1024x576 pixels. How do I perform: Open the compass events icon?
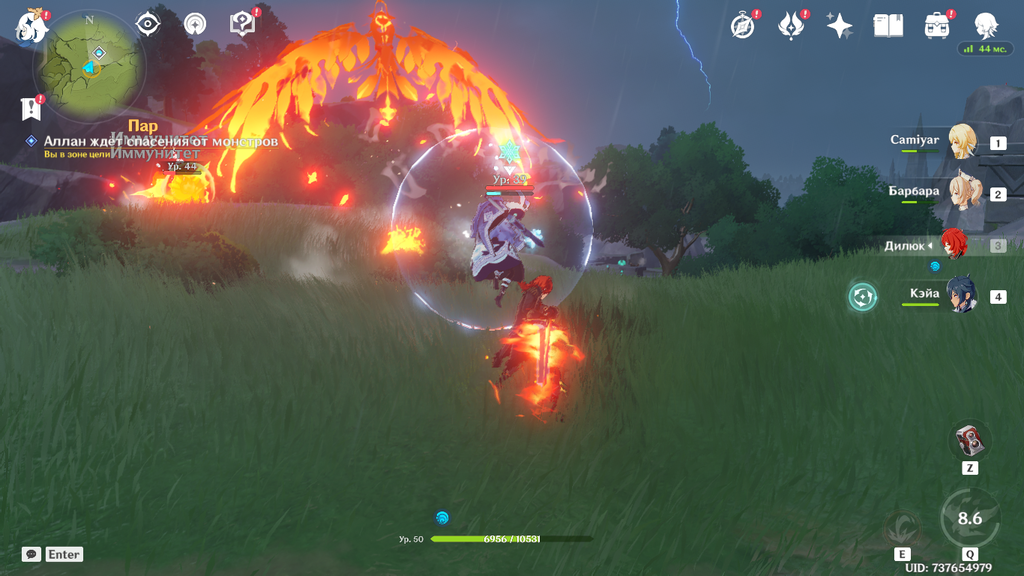click(x=743, y=26)
